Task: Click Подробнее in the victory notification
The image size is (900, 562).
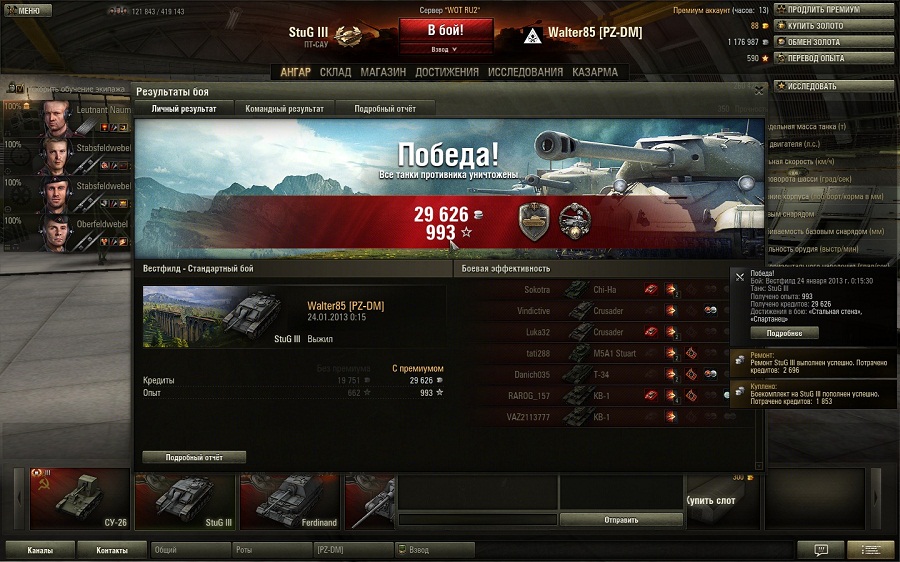Action: click(x=784, y=333)
